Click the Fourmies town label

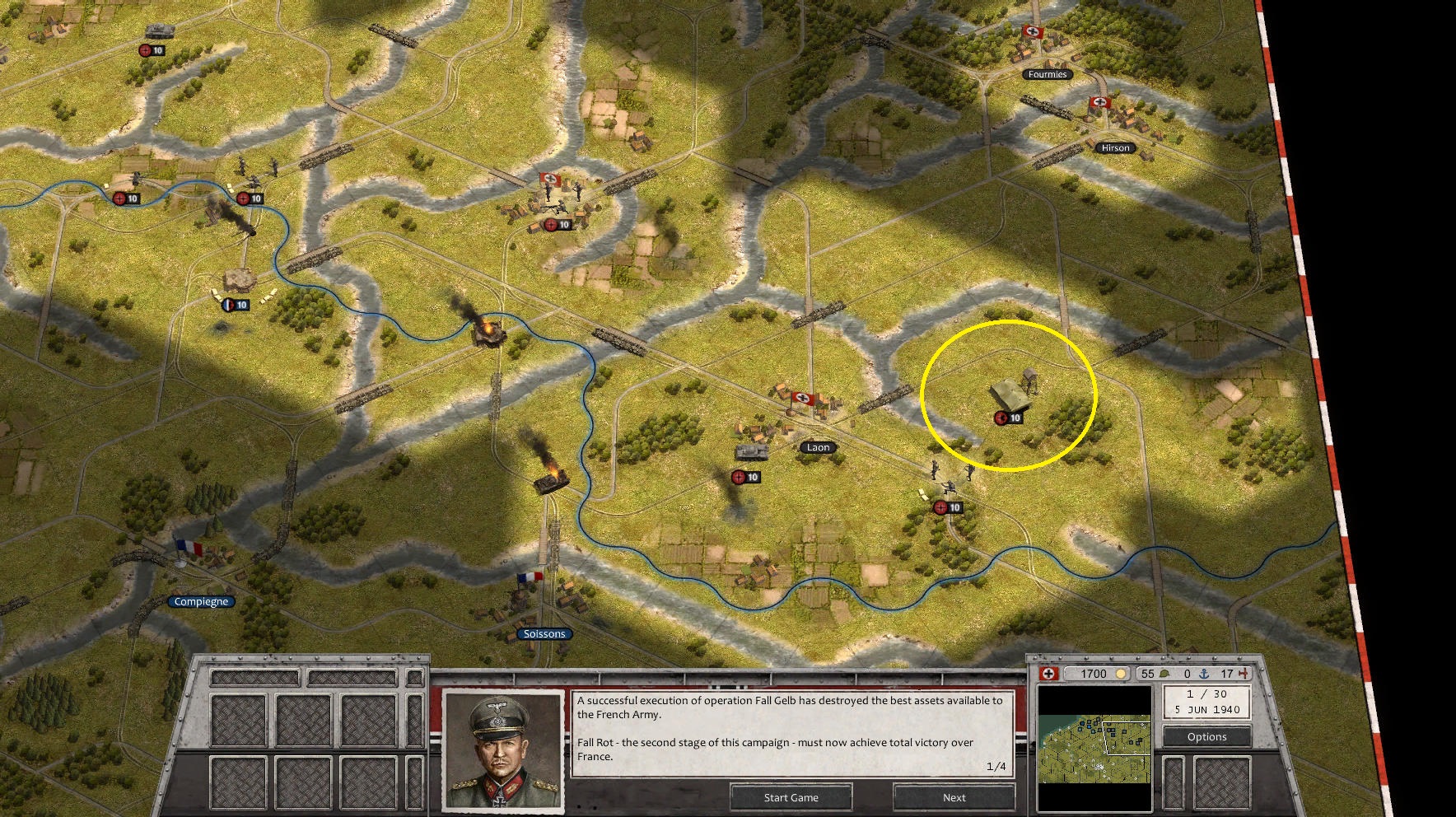tap(1046, 74)
